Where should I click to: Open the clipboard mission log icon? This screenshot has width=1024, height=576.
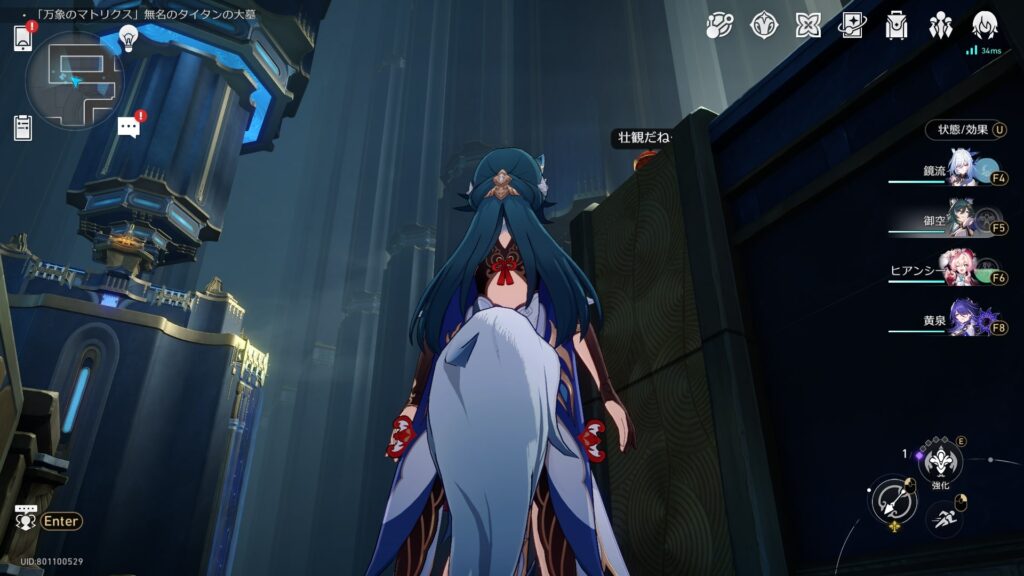point(23,127)
